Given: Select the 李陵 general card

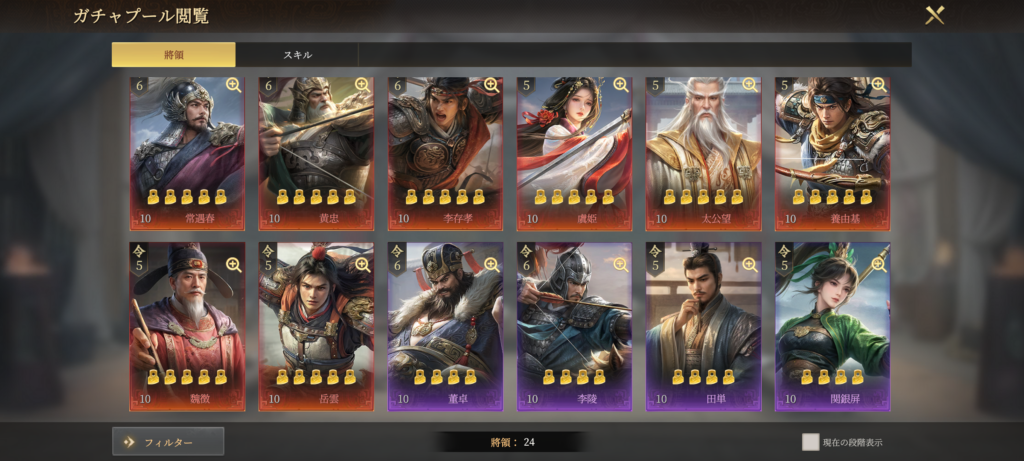Looking at the screenshot, I should tap(574, 327).
